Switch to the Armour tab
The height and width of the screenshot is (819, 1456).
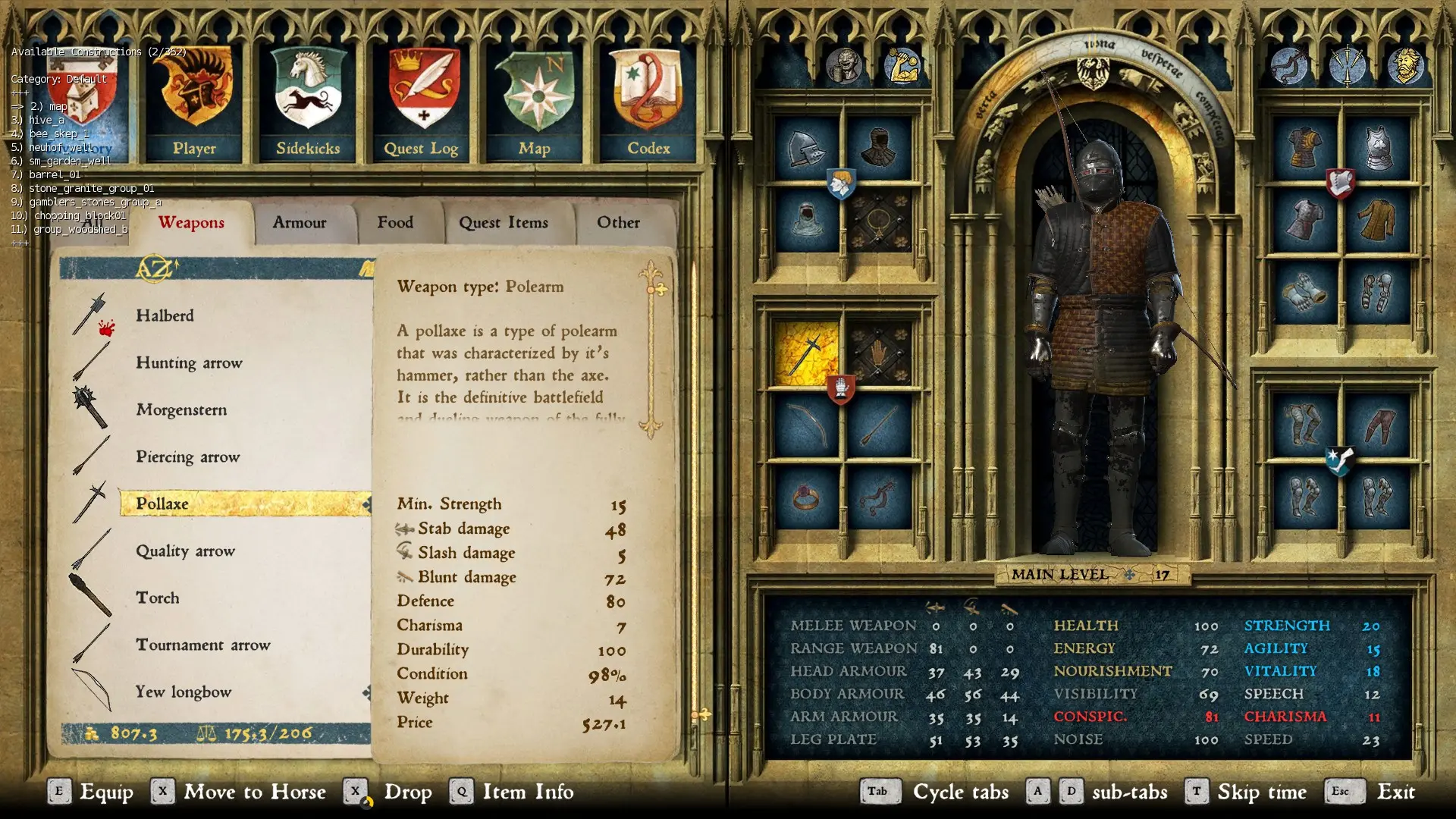click(x=299, y=222)
